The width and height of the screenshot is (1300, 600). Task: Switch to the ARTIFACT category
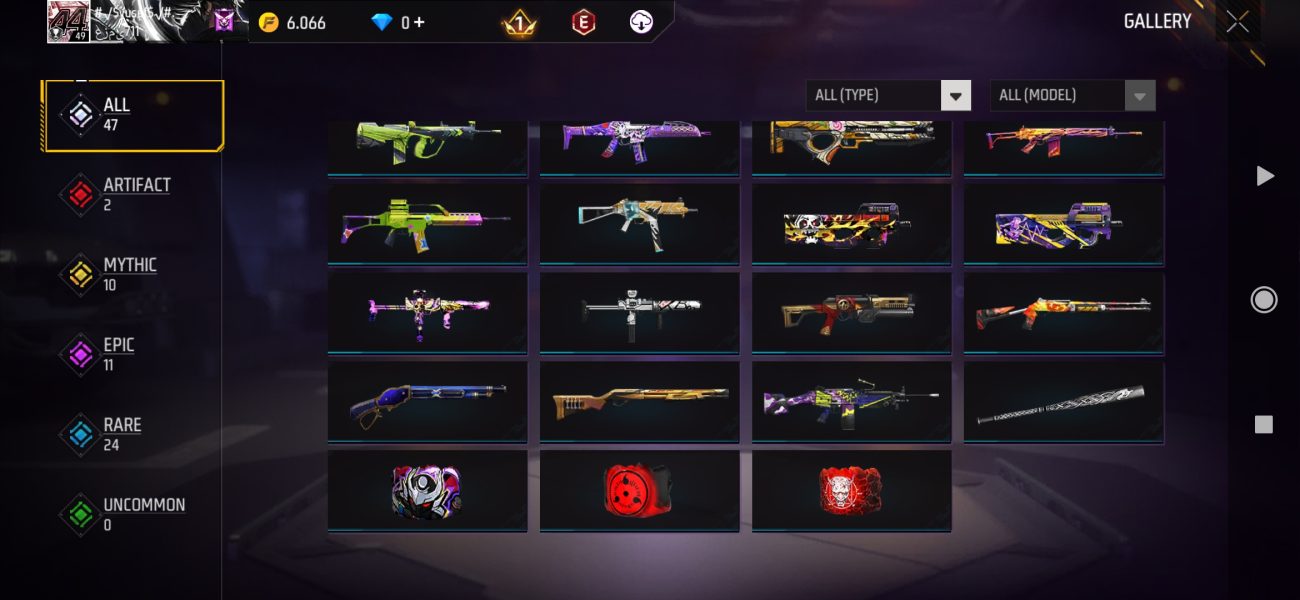point(133,195)
